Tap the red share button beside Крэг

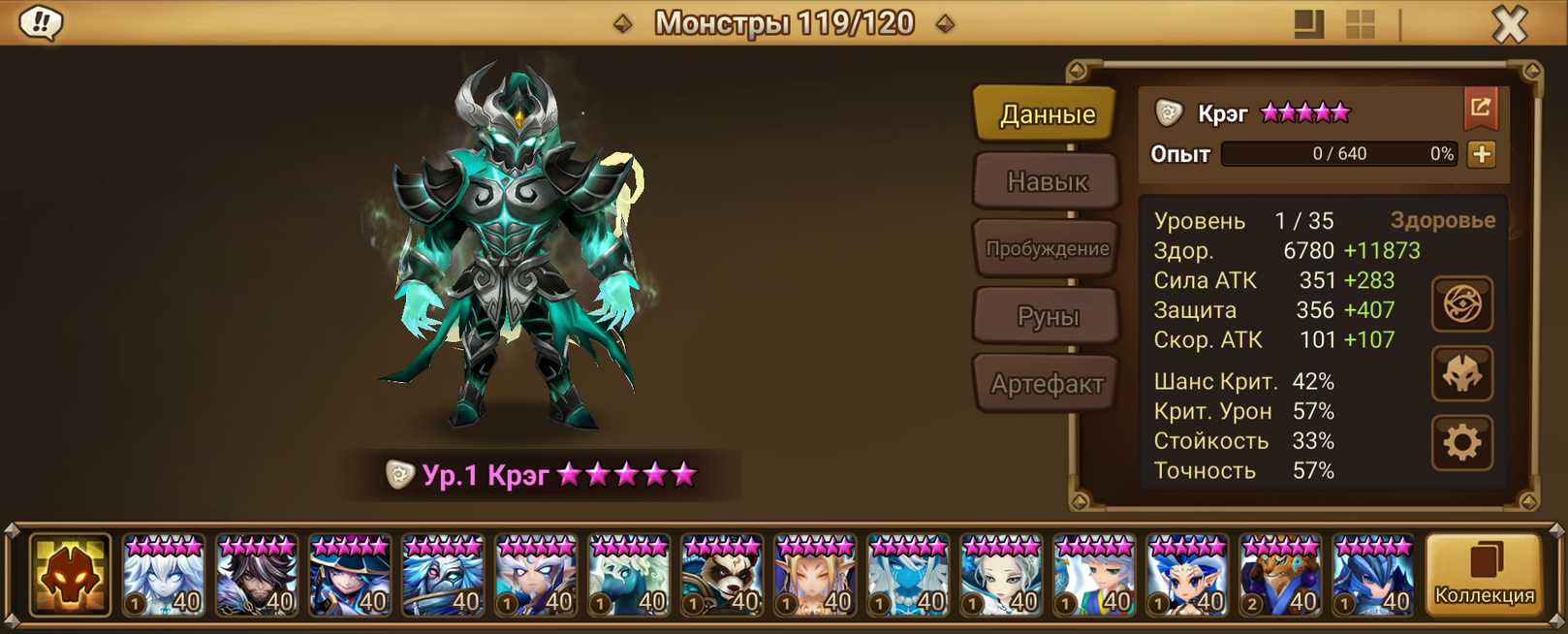pyautogui.click(x=1480, y=109)
